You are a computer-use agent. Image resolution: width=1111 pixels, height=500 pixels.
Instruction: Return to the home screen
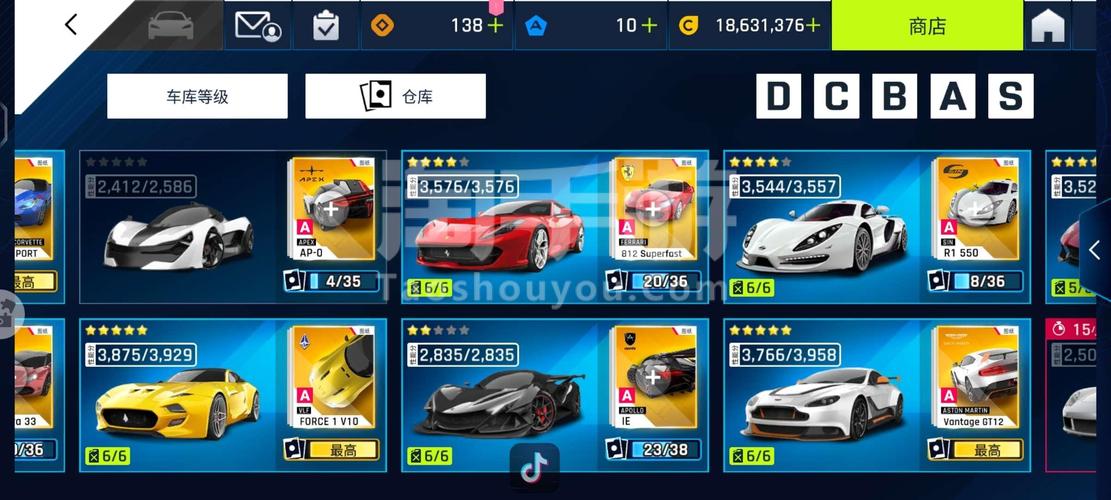pos(1047,27)
